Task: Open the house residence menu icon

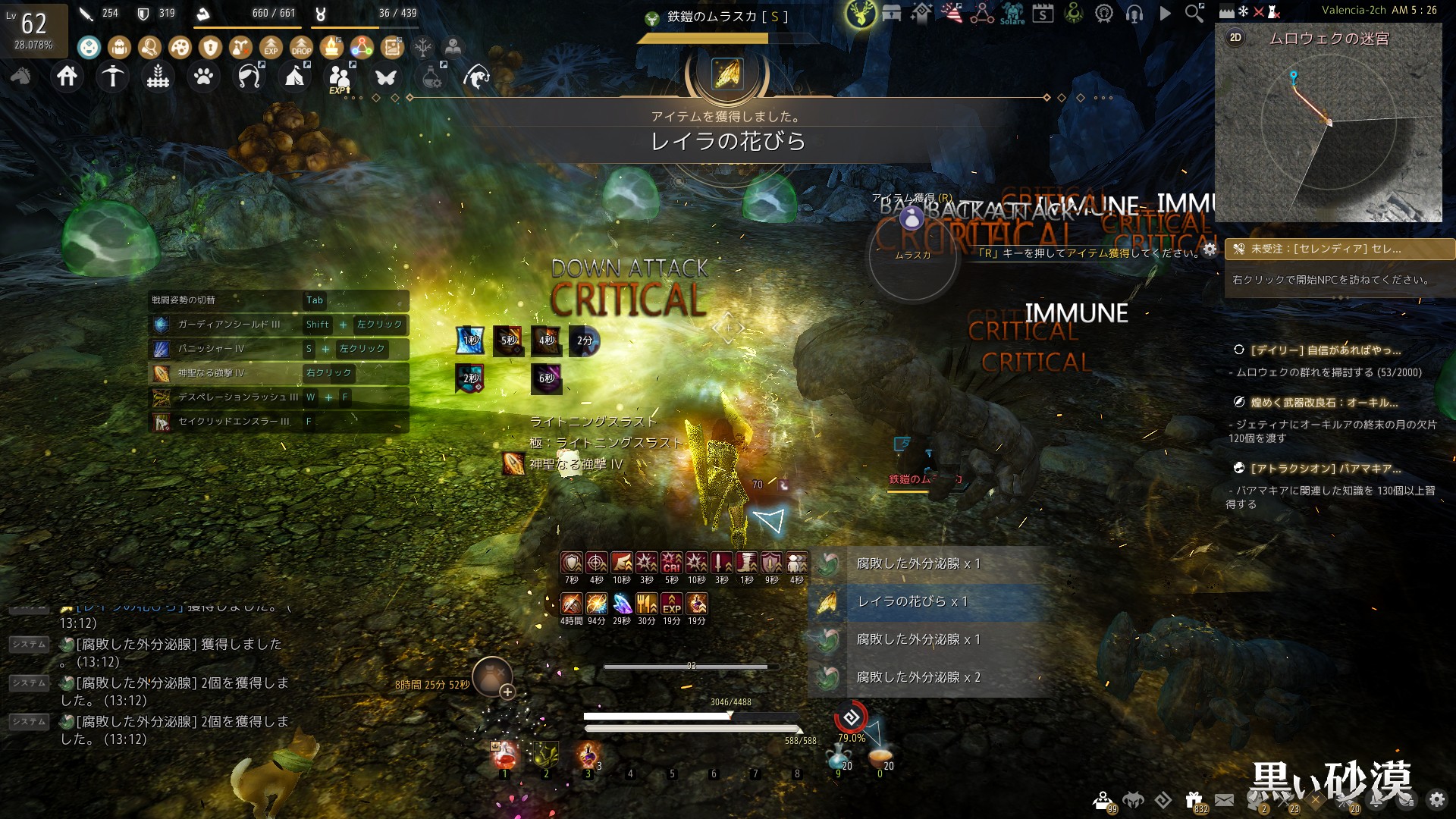Action: [x=67, y=77]
